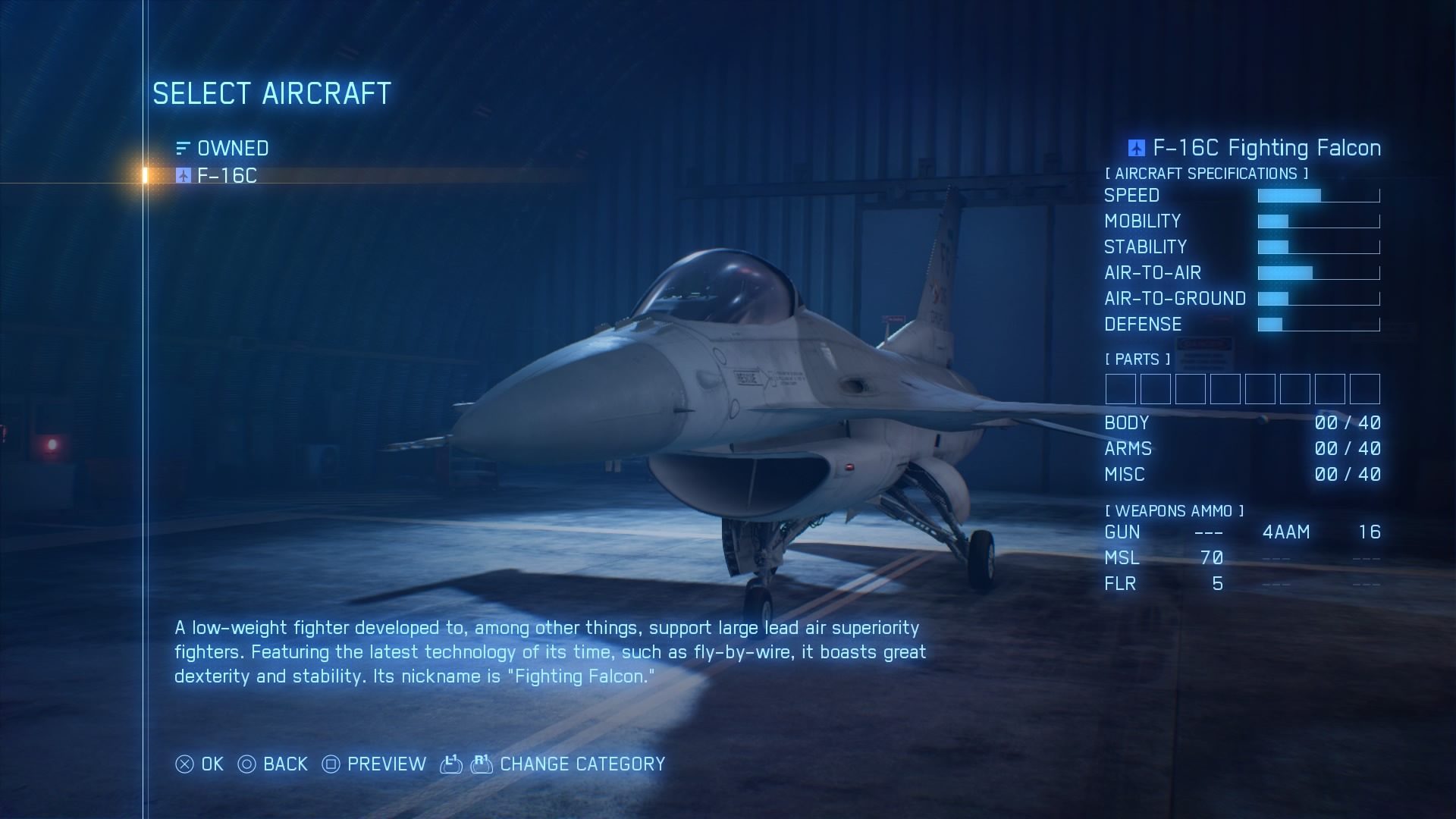This screenshot has height=819, width=1456.
Task: Click the first empty parts slot
Action: point(1119,389)
